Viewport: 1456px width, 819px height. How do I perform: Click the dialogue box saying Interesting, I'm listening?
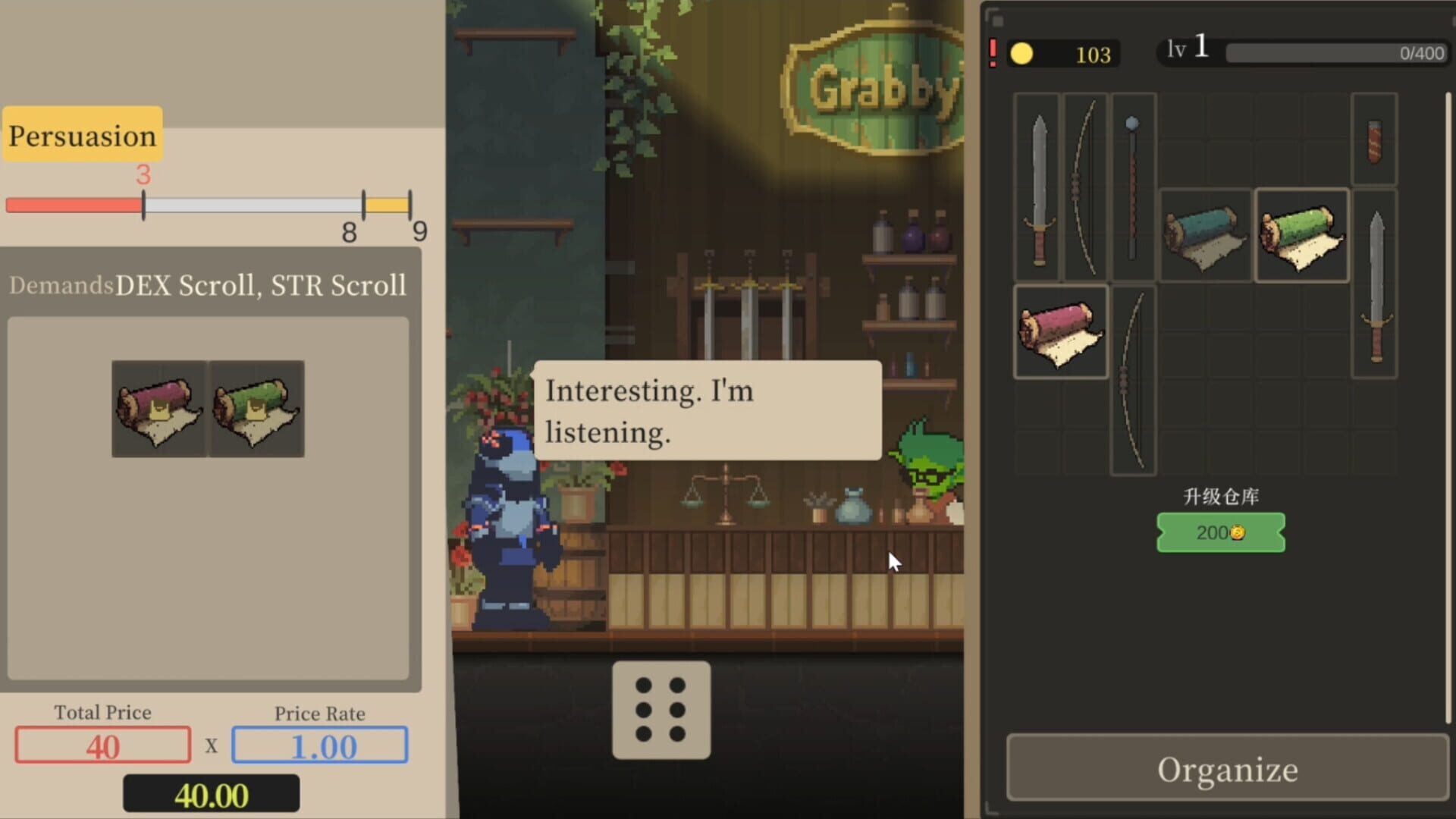click(707, 411)
